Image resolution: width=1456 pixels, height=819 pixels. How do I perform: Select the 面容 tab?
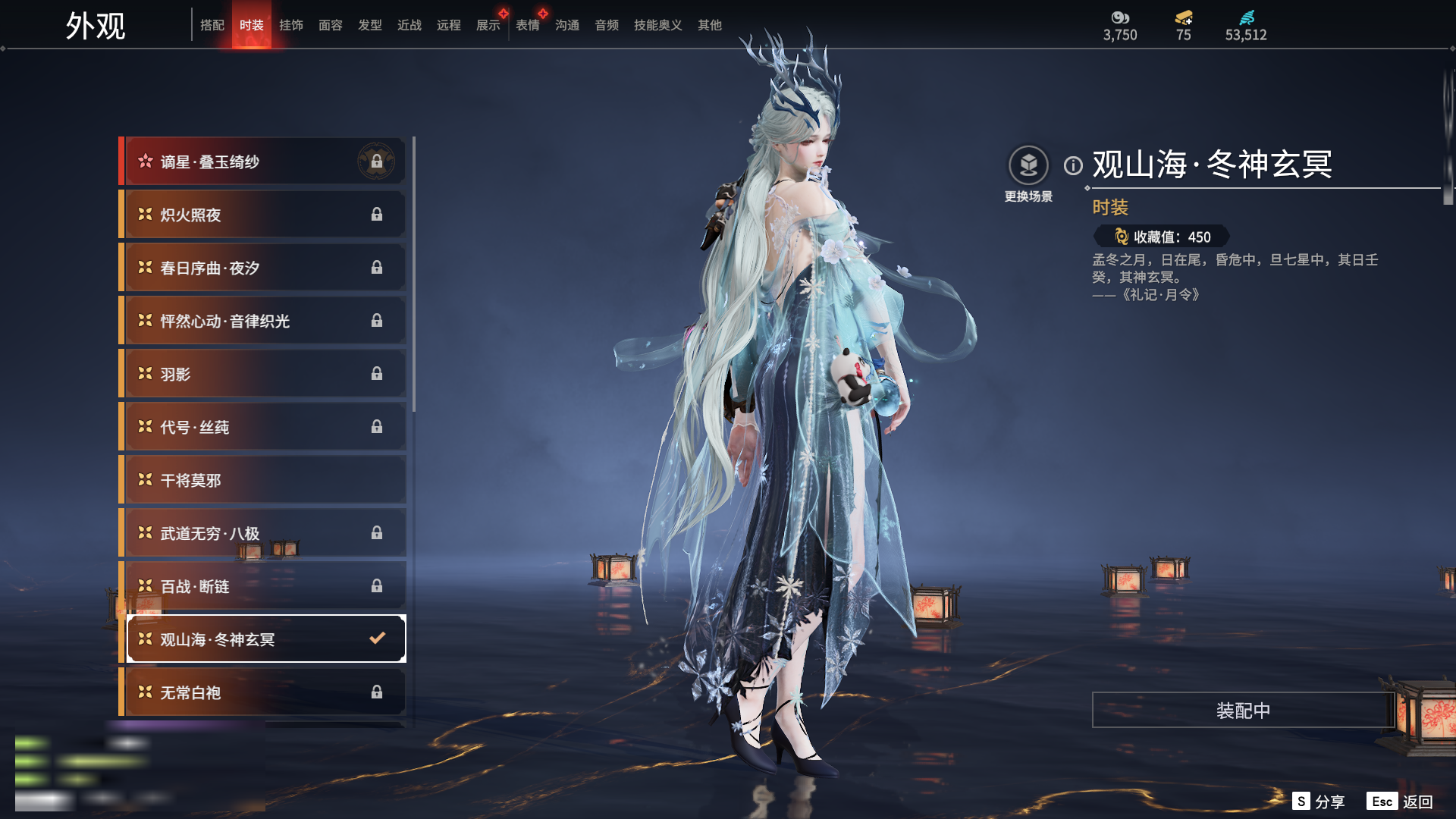coord(331,25)
